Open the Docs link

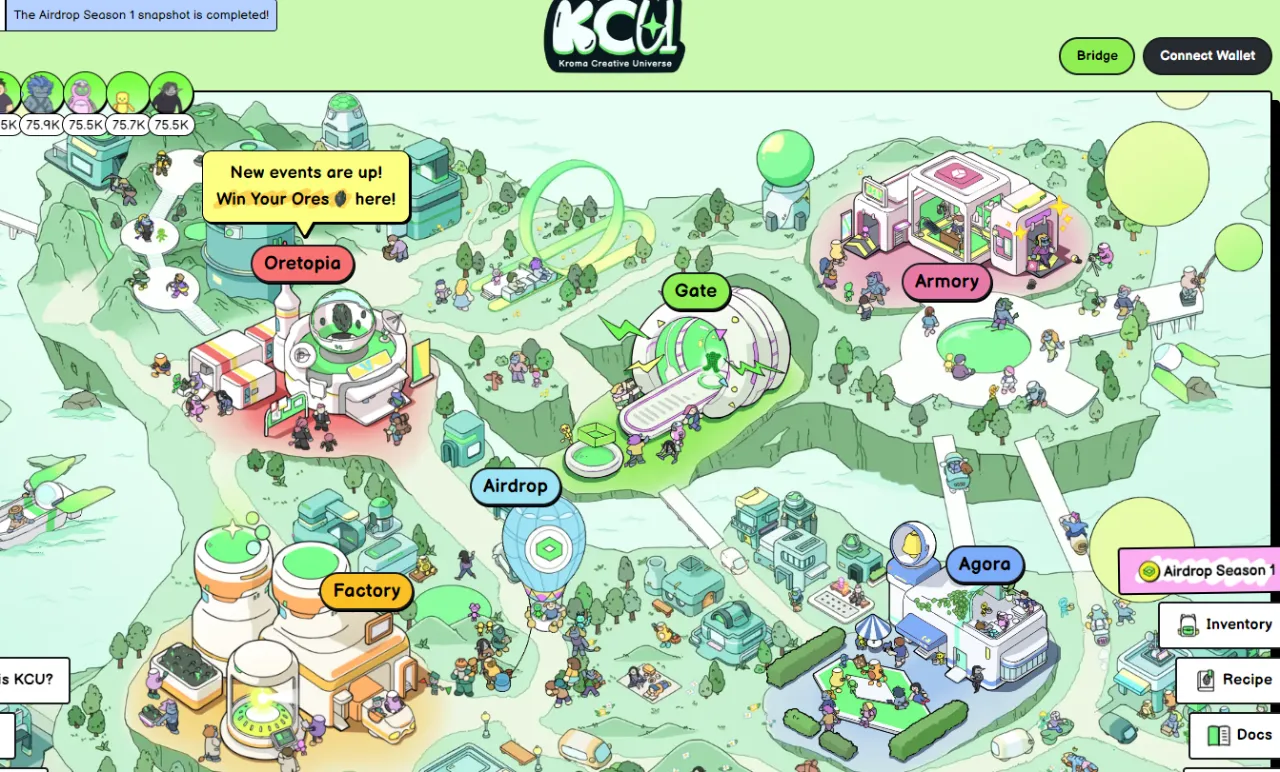pyautogui.click(x=1240, y=735)
